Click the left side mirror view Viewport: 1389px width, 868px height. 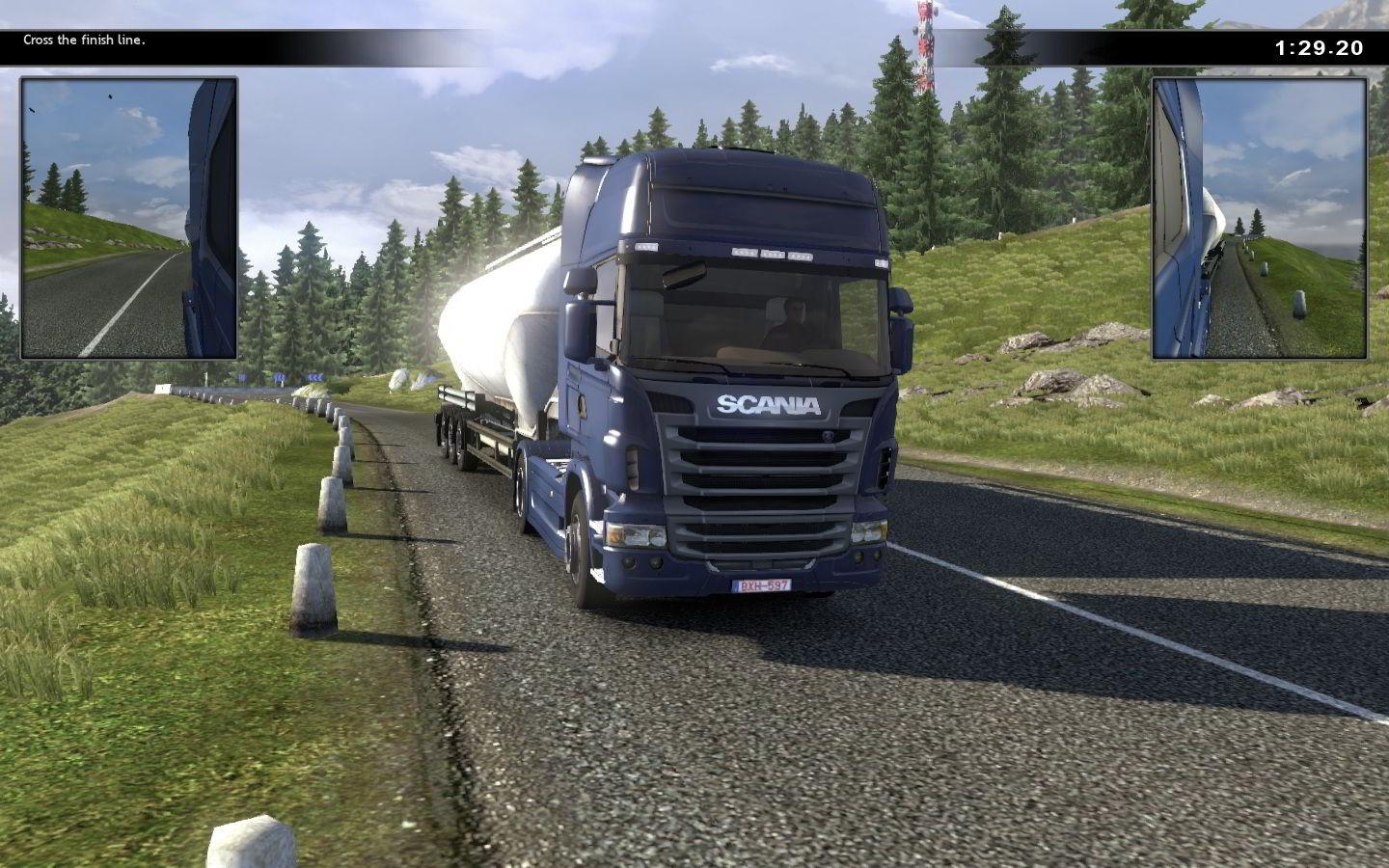coord(129,218)
